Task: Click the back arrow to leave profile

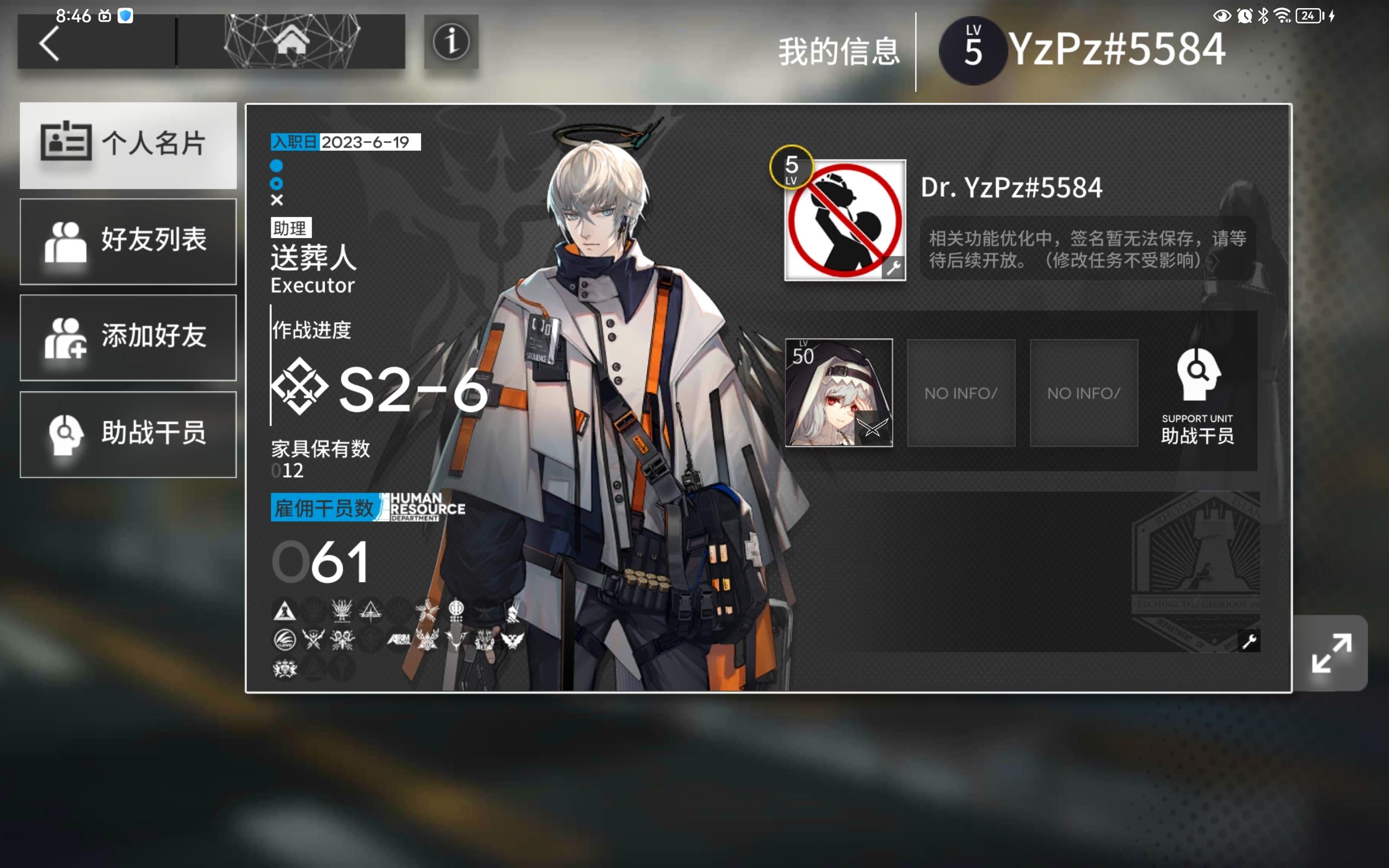Action: click(50, 43)
